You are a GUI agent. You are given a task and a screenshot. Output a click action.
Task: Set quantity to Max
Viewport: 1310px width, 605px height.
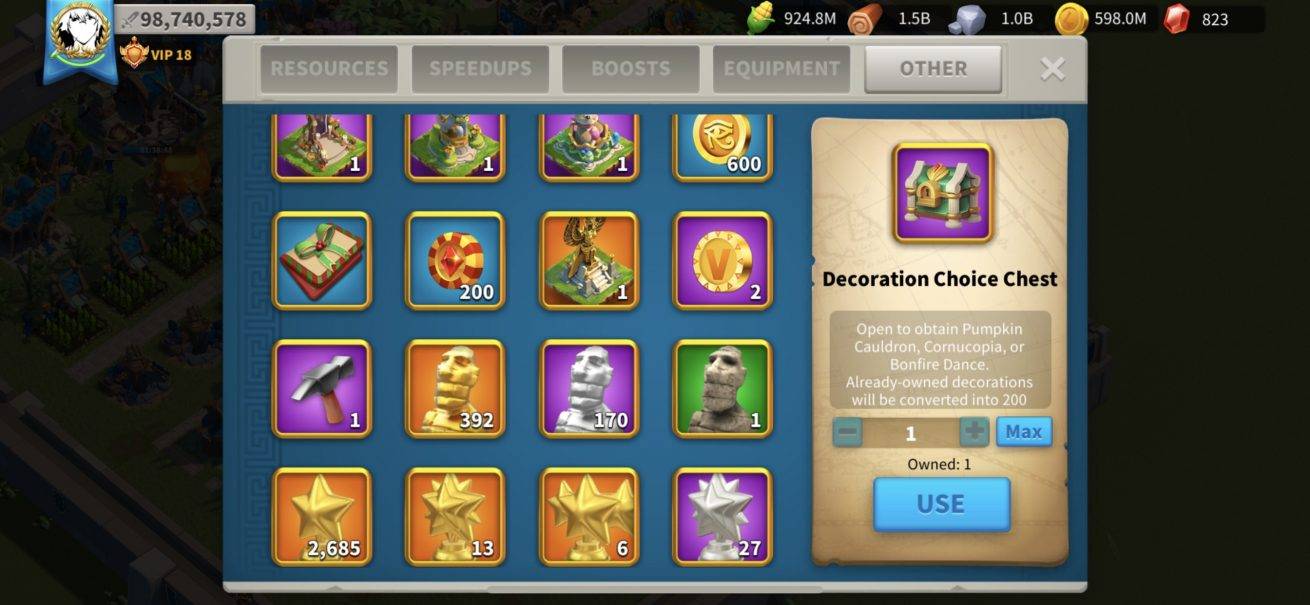tap(1023, 432)
